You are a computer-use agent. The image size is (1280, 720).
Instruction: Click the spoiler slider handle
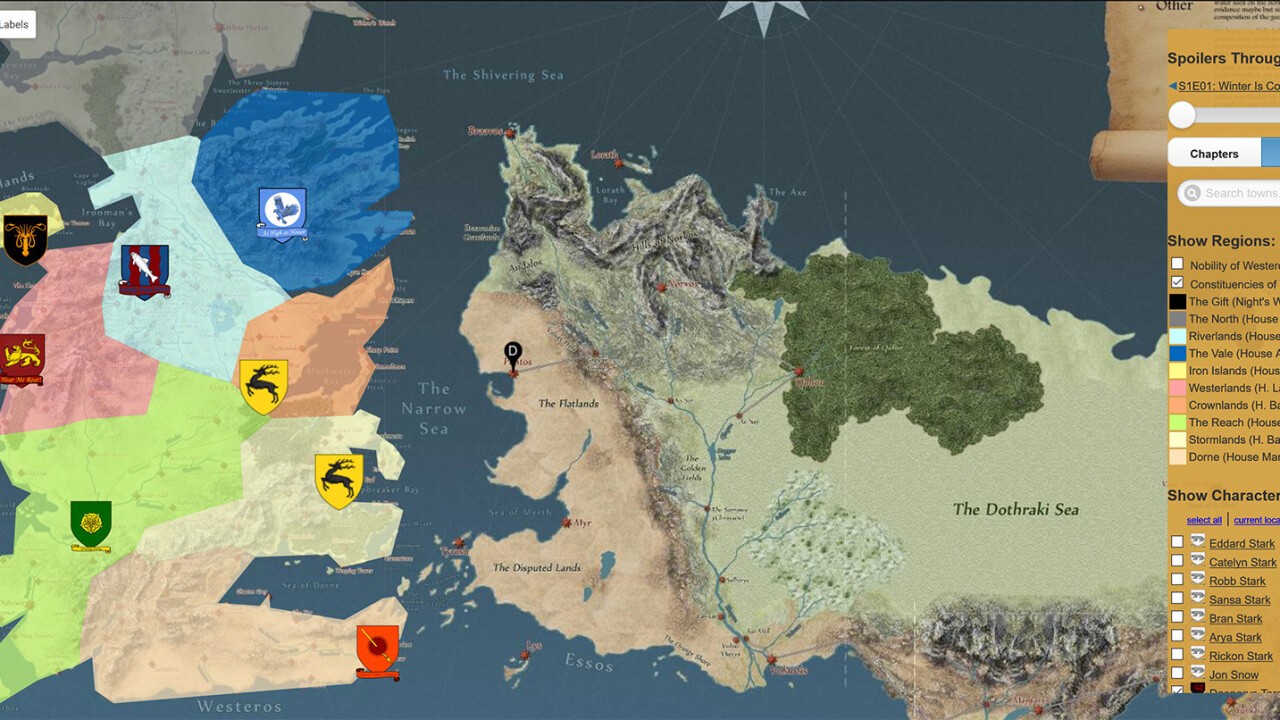[1182, 115]
